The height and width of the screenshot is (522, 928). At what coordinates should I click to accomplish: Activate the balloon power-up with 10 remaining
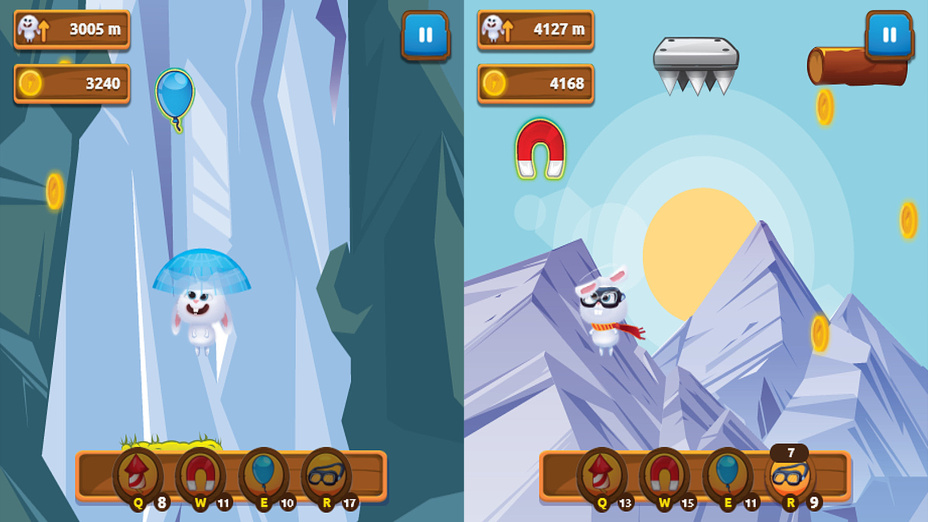click(264, 475)
